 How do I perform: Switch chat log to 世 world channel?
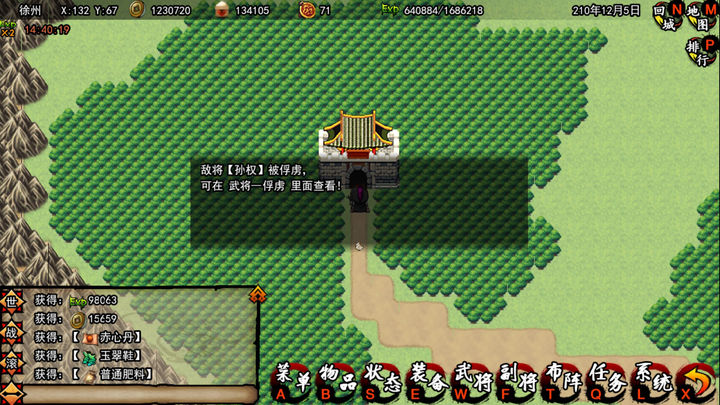(11, 301)
